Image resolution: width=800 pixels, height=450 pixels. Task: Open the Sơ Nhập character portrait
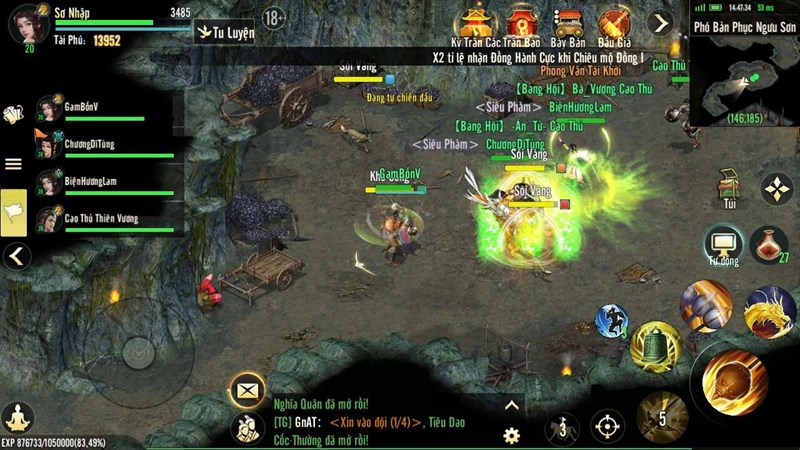click(x=28, y=23)
